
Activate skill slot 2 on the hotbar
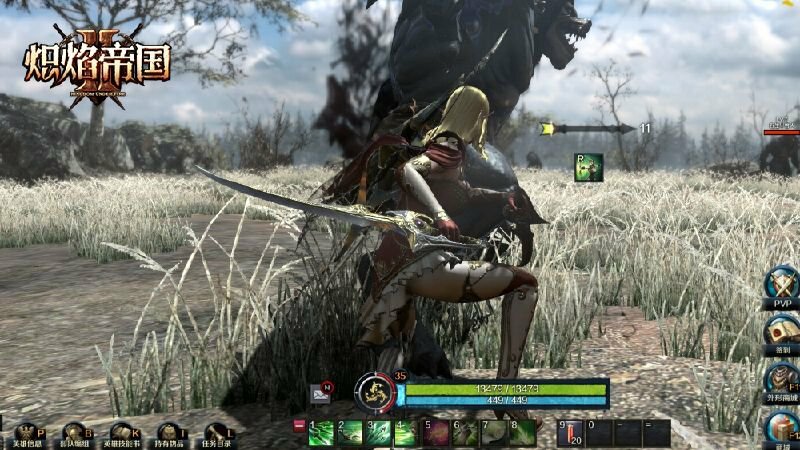350,432
